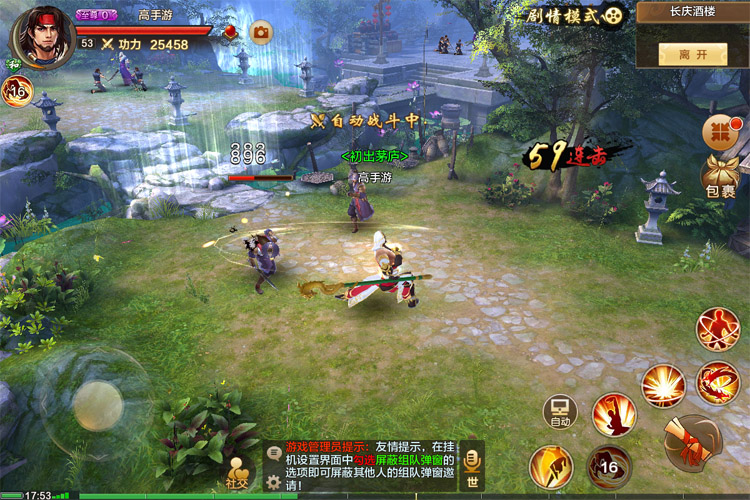This screenshot has width=750, height=500.
Task: Open the player's character portrait
Action: pyautogui.click(x=40, y=36)
